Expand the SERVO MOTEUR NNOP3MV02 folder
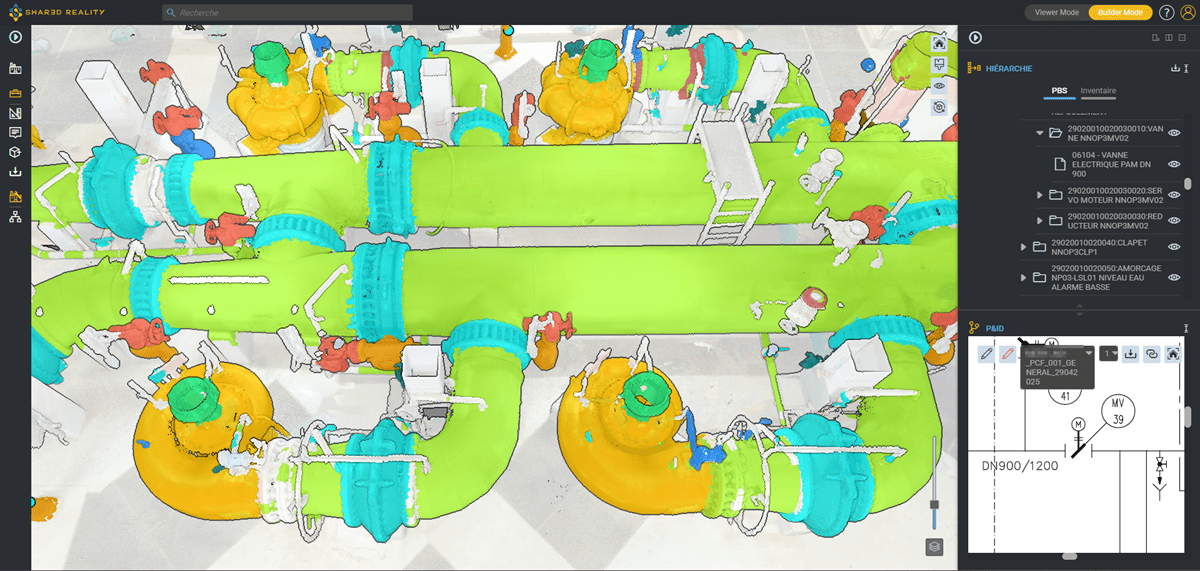 pyautogui.click(x=1040, y=194)
